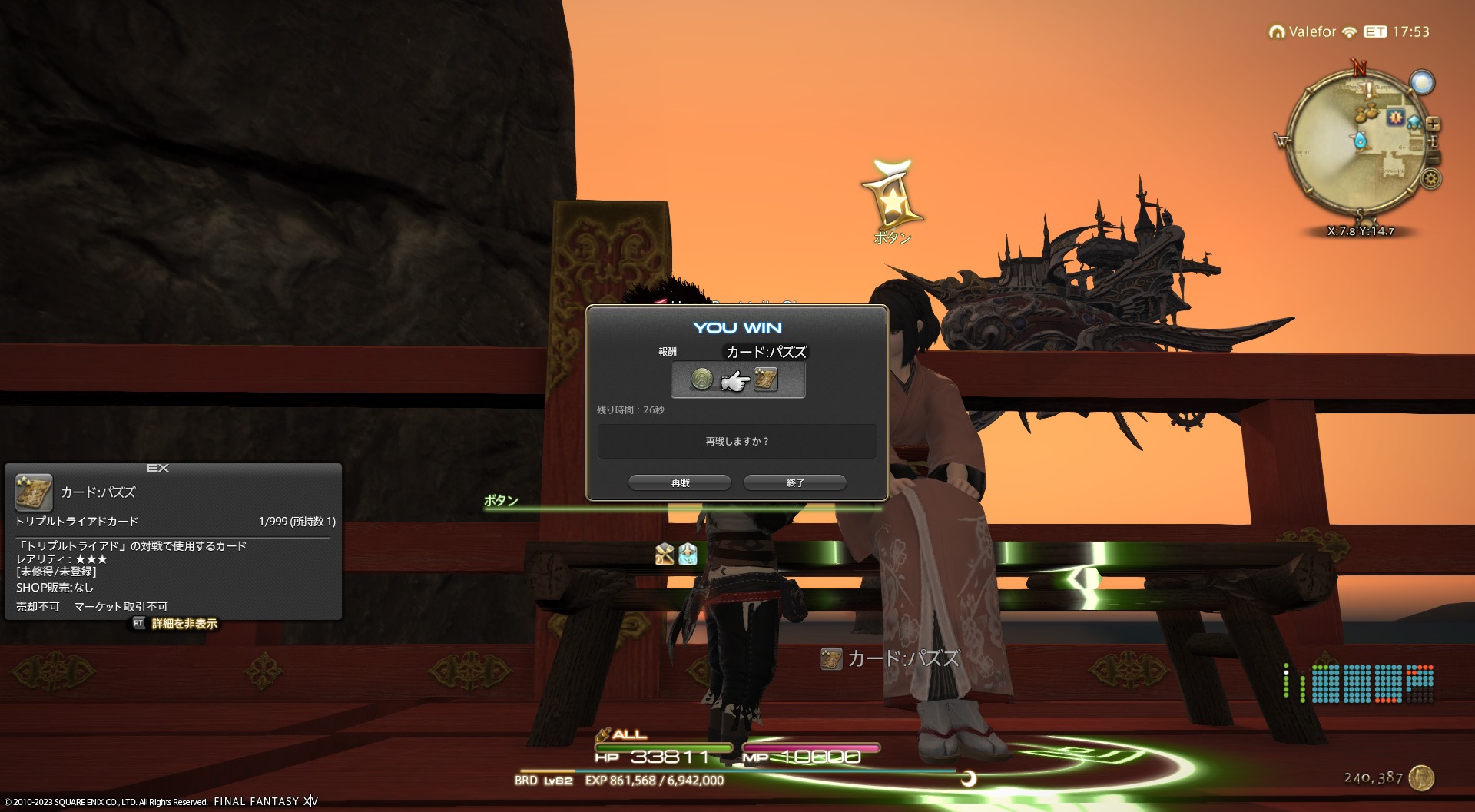The height and width of the screenshot is (812, 1475).
Task: Click the カード:パズズ icon in item tooltip
Action: 34,493
